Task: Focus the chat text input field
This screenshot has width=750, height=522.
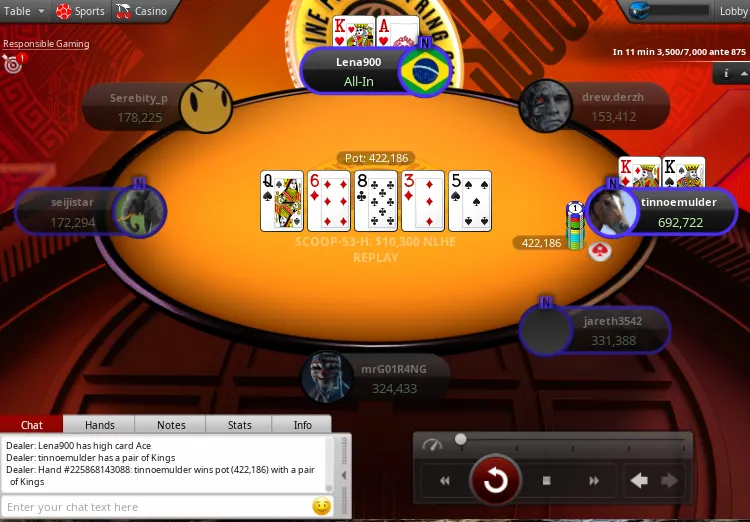Action: point(155,507)
